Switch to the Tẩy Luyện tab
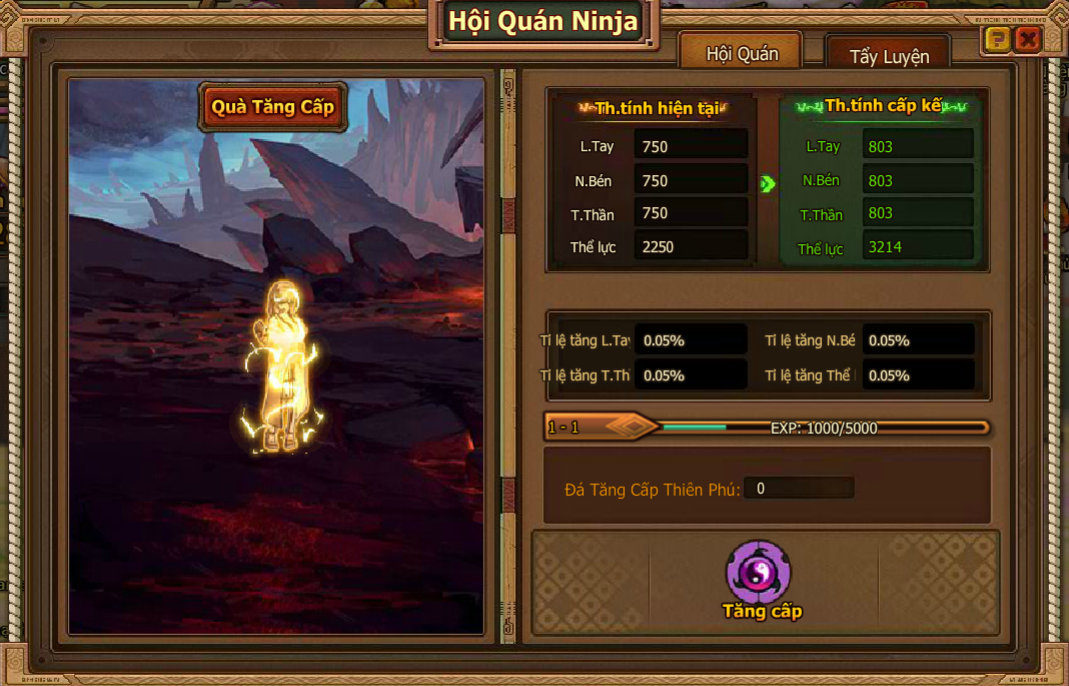 (x=888, y=57)
